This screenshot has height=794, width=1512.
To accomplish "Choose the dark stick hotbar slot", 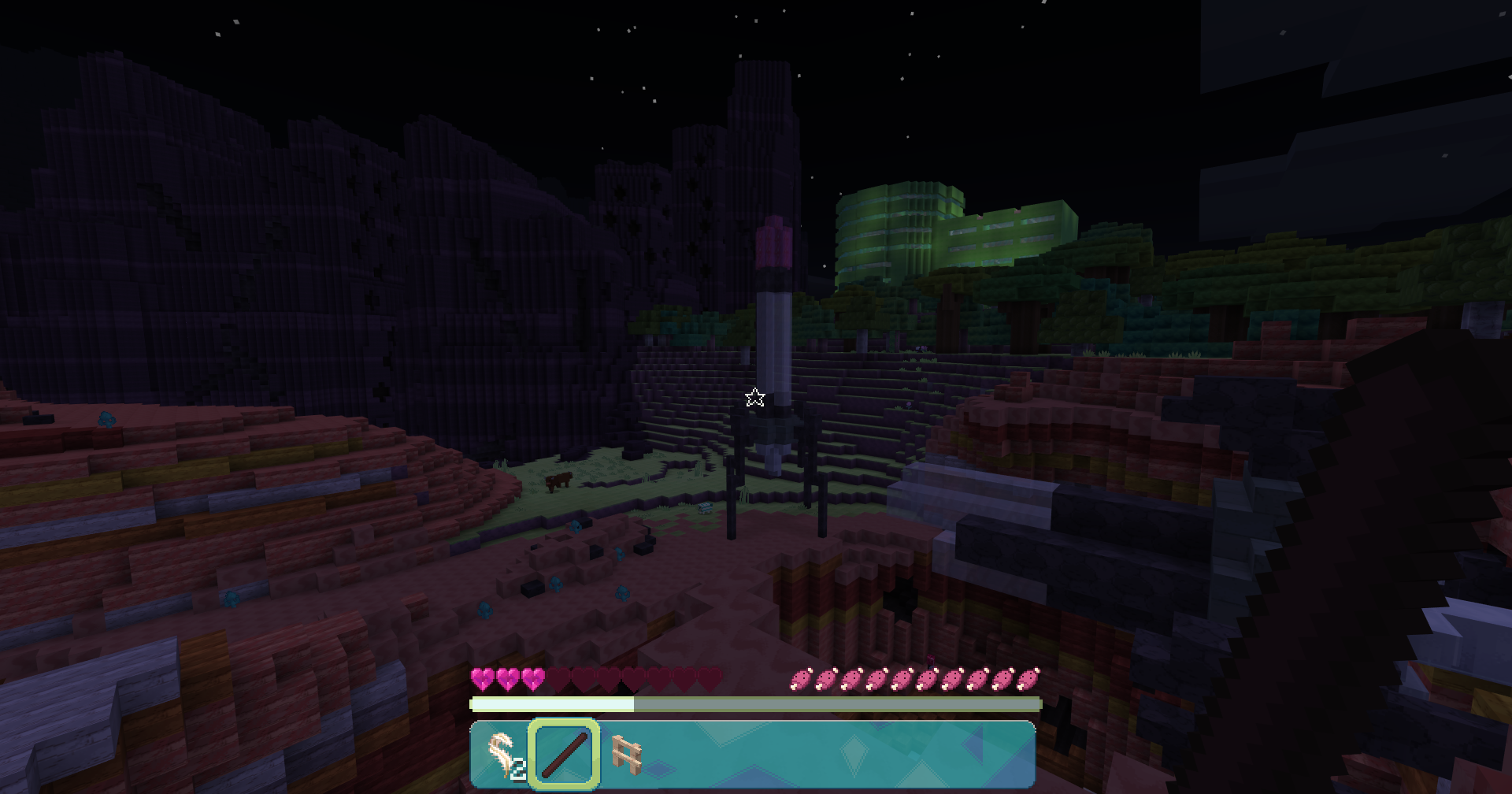I will click(564, 755).
